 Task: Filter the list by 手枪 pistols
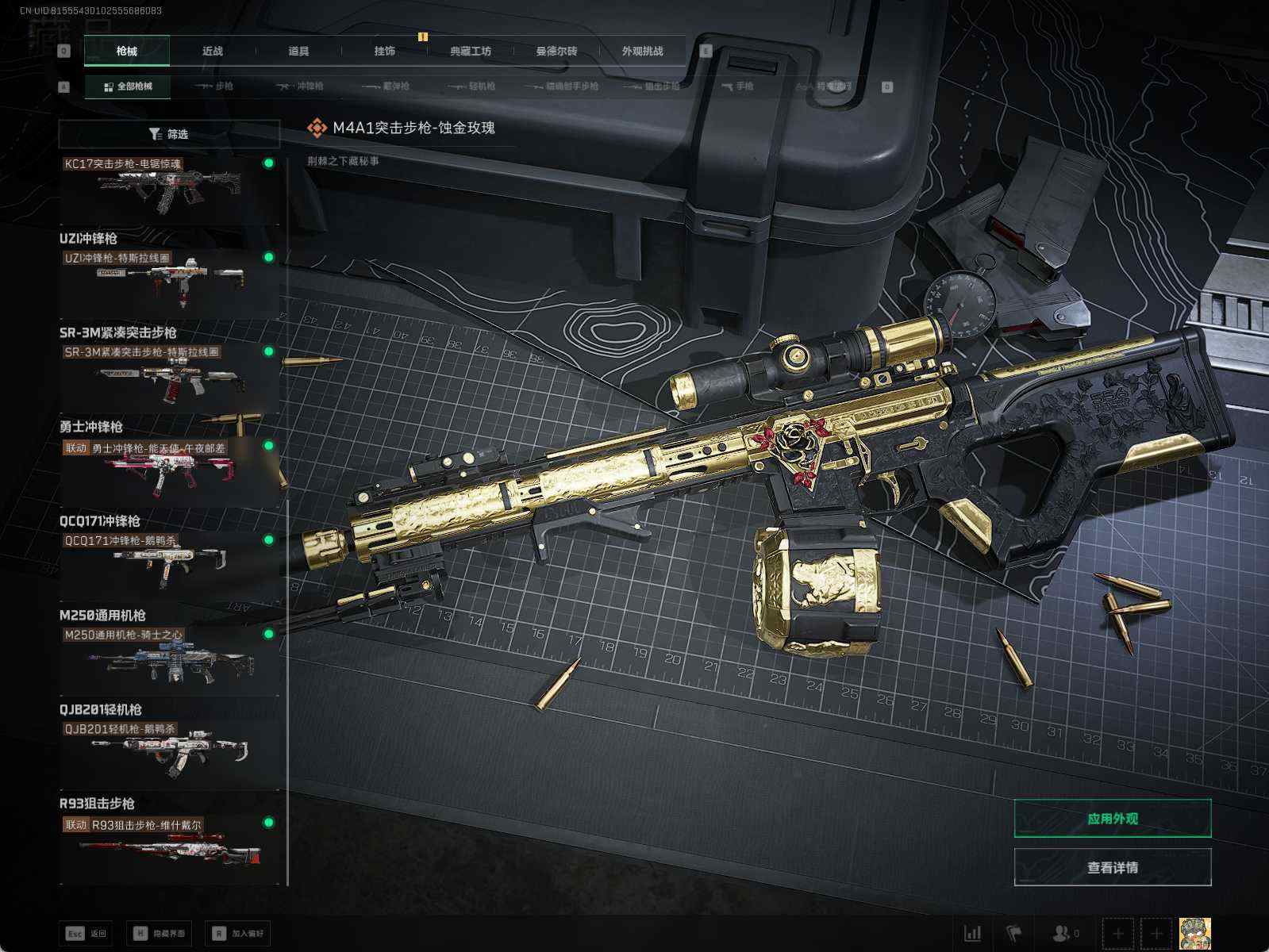click(737, 86)
